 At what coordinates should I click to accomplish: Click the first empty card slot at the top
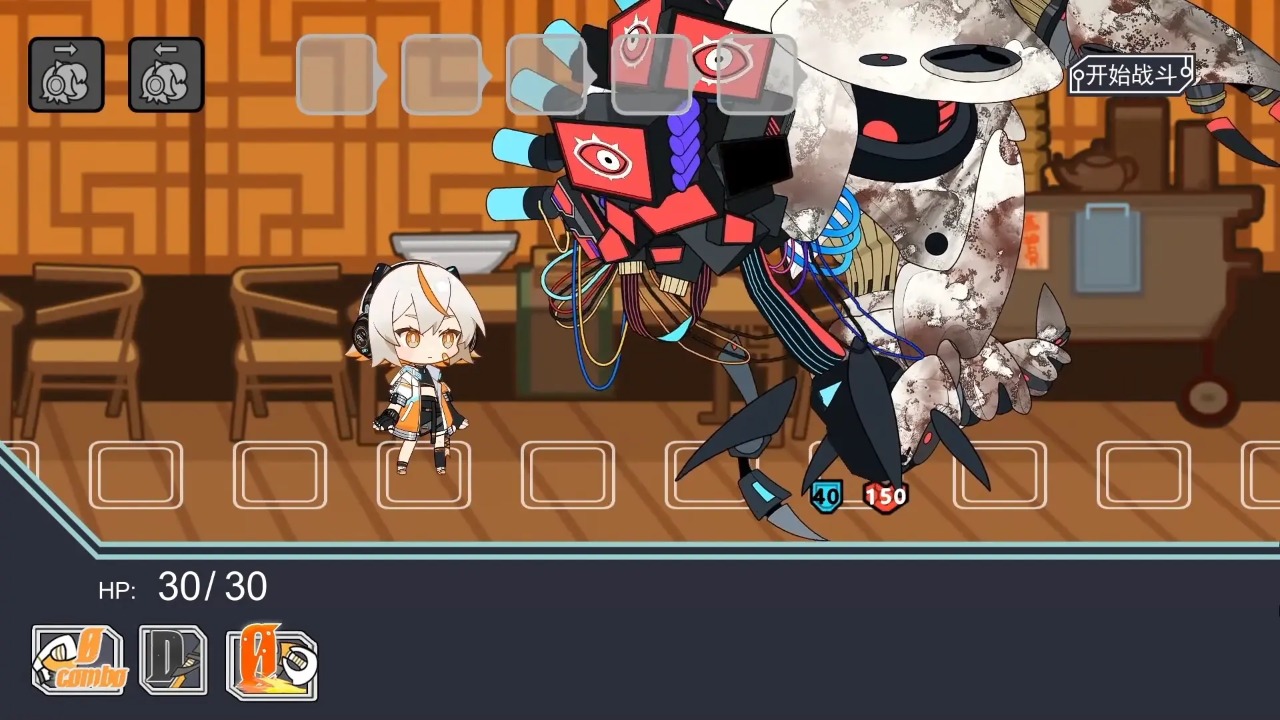[x=338, y=75]
